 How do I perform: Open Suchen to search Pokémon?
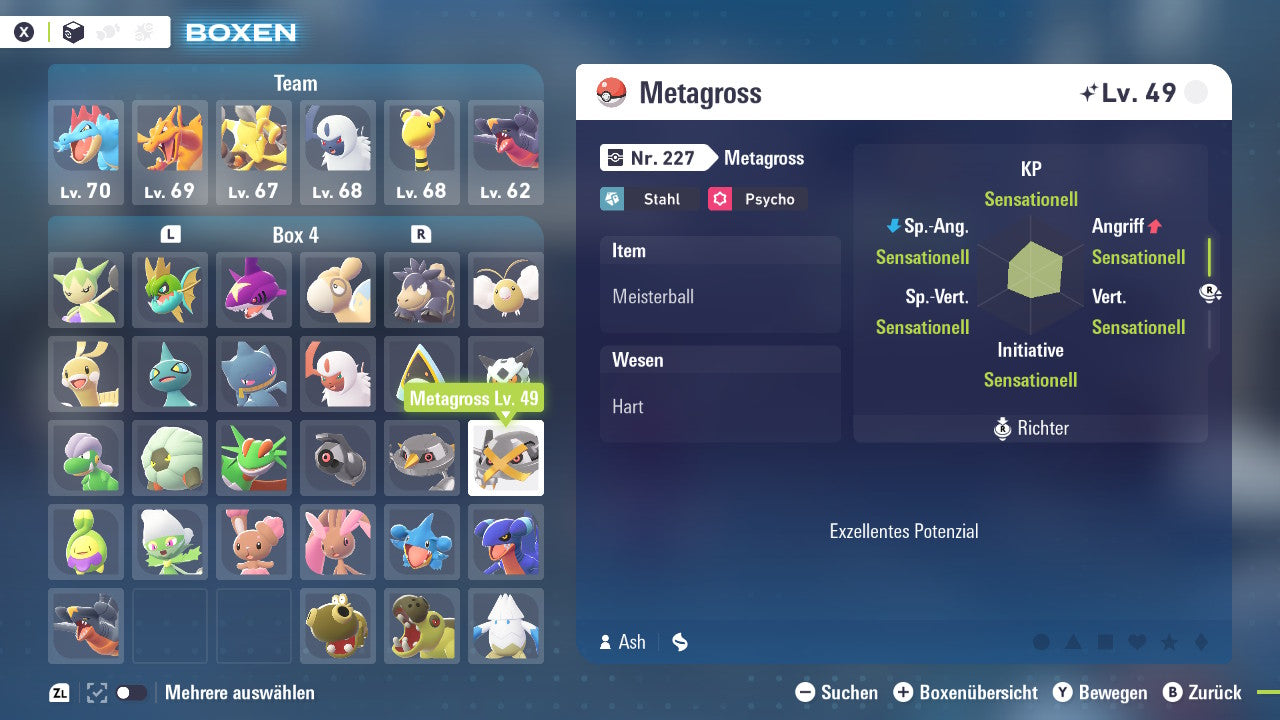[x=840, y=692]
